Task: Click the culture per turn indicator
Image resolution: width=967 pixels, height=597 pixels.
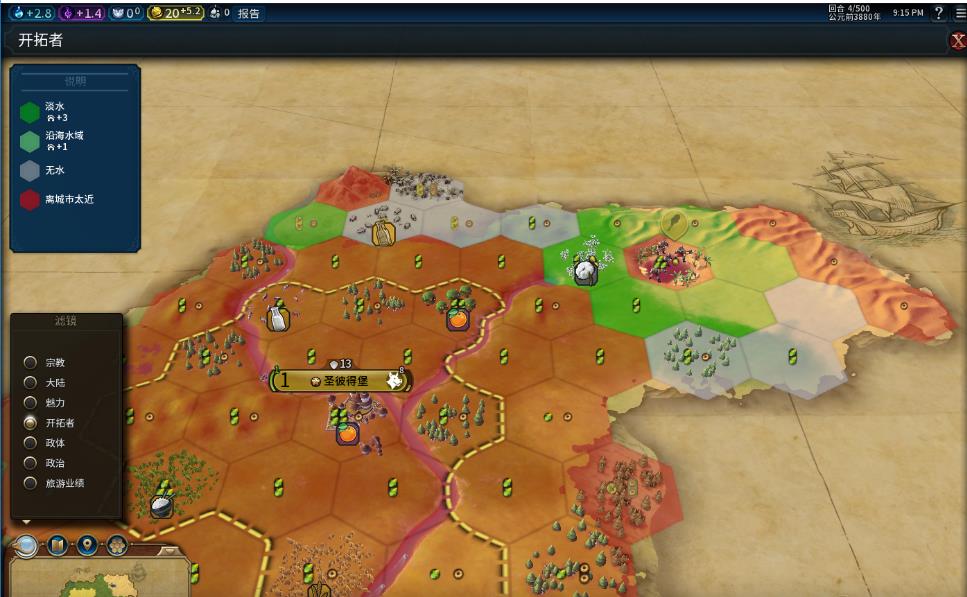Action: 82,13
